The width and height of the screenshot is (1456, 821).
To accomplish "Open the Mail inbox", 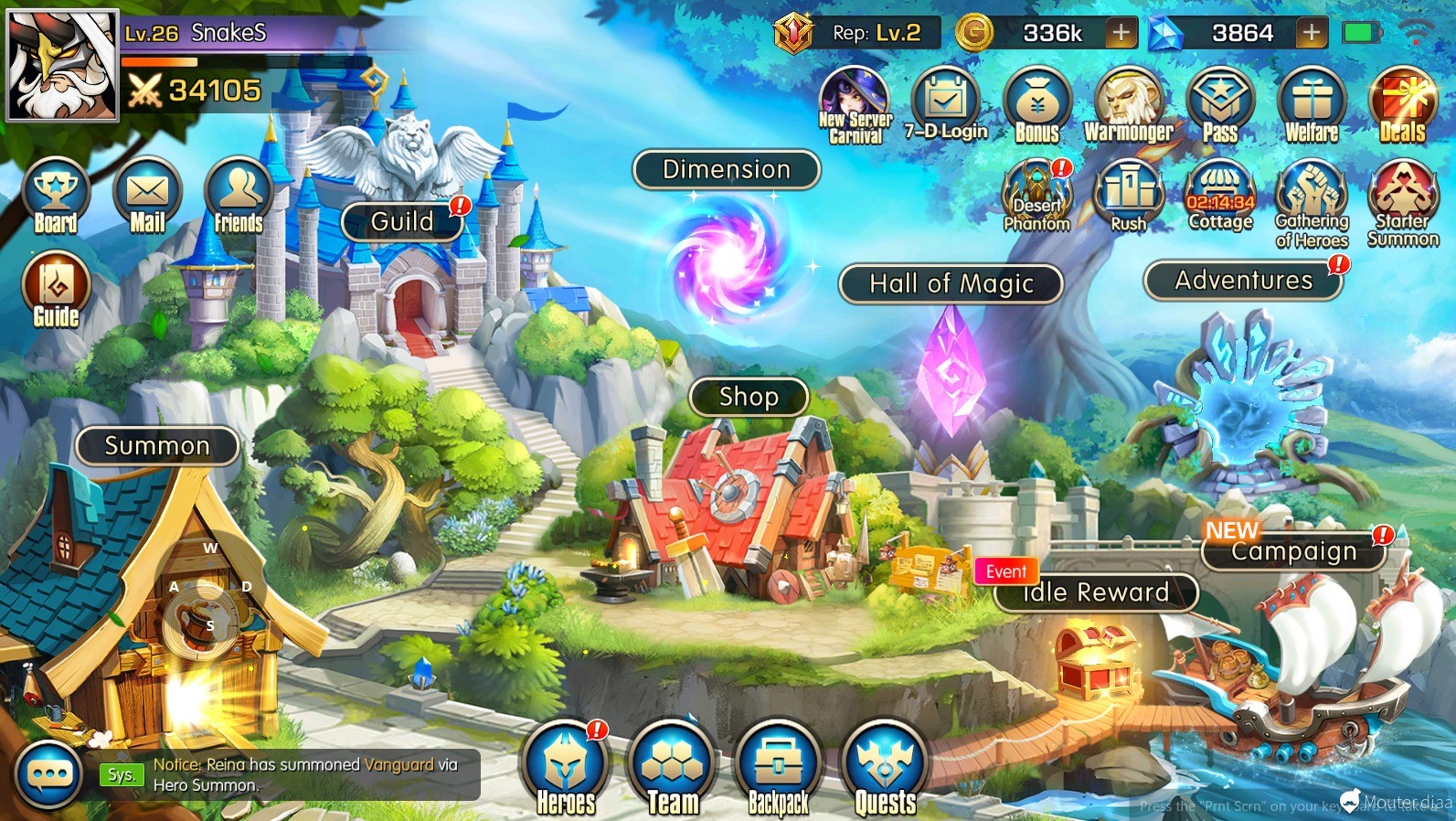I will tap(147, 197).
